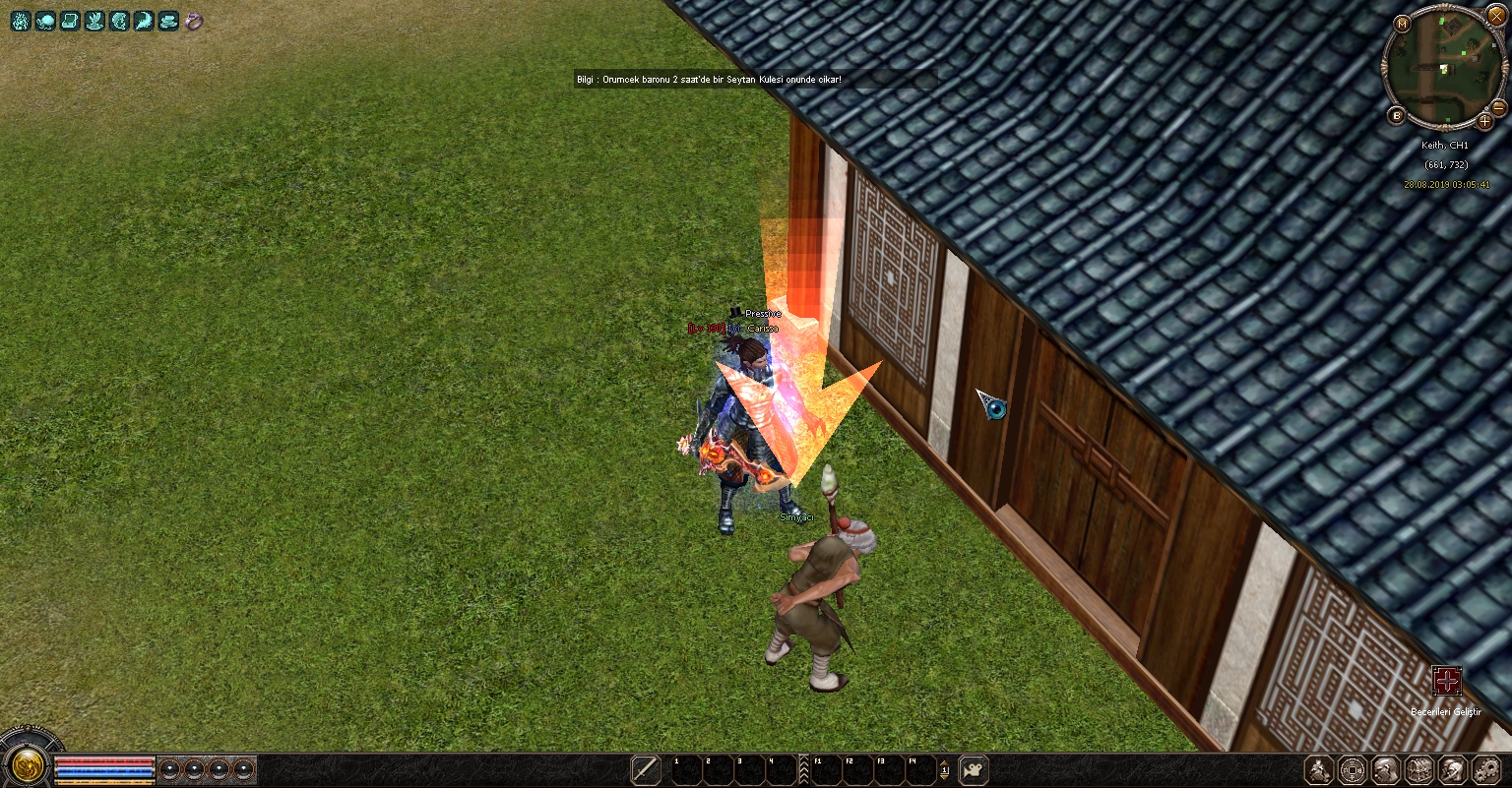The image size is (1512, 788).
Task: Open the settings gear in the taskbar
Action: point(1484,769)
